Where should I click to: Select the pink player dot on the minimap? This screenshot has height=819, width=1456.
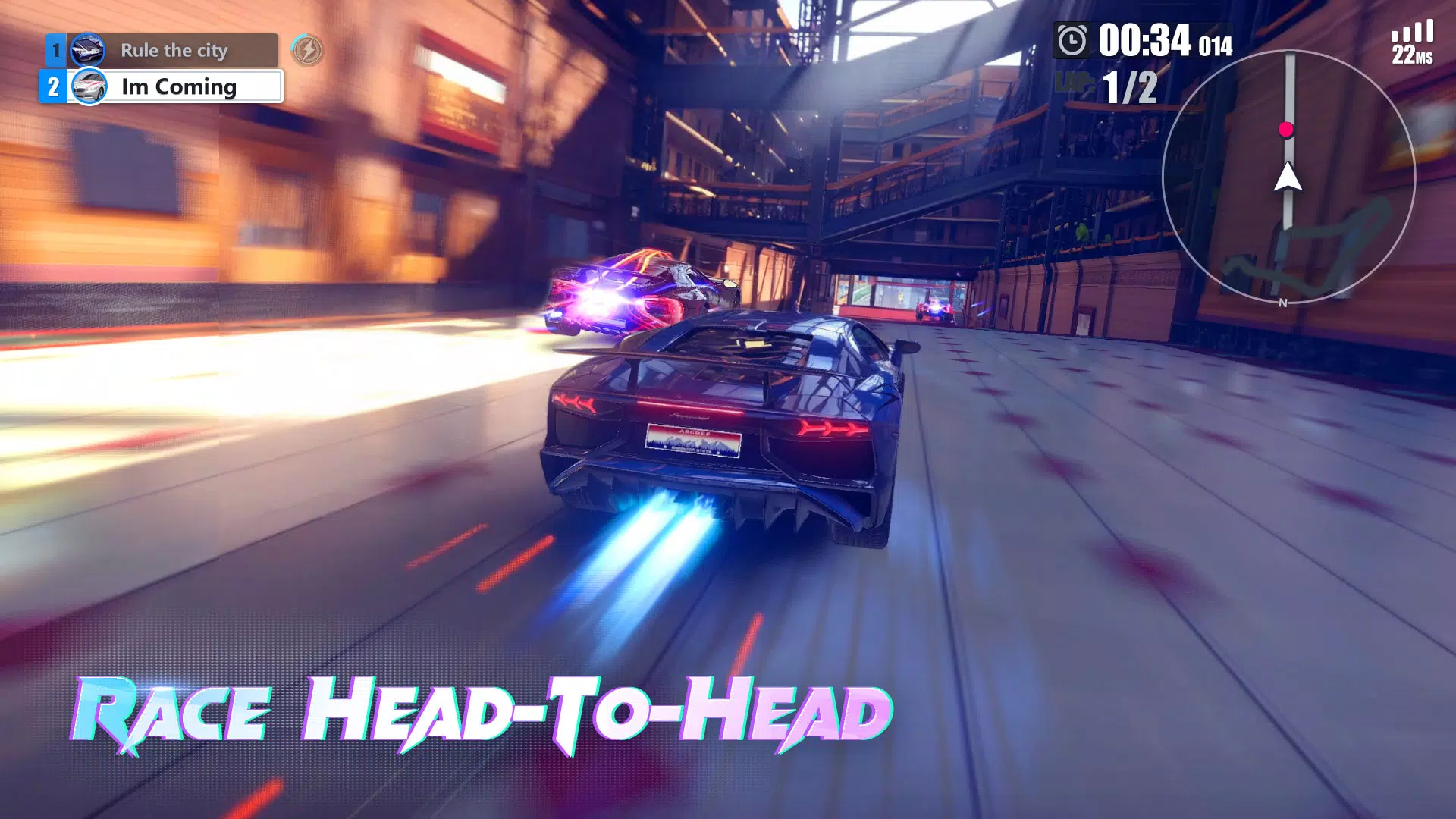point(1287,129)
